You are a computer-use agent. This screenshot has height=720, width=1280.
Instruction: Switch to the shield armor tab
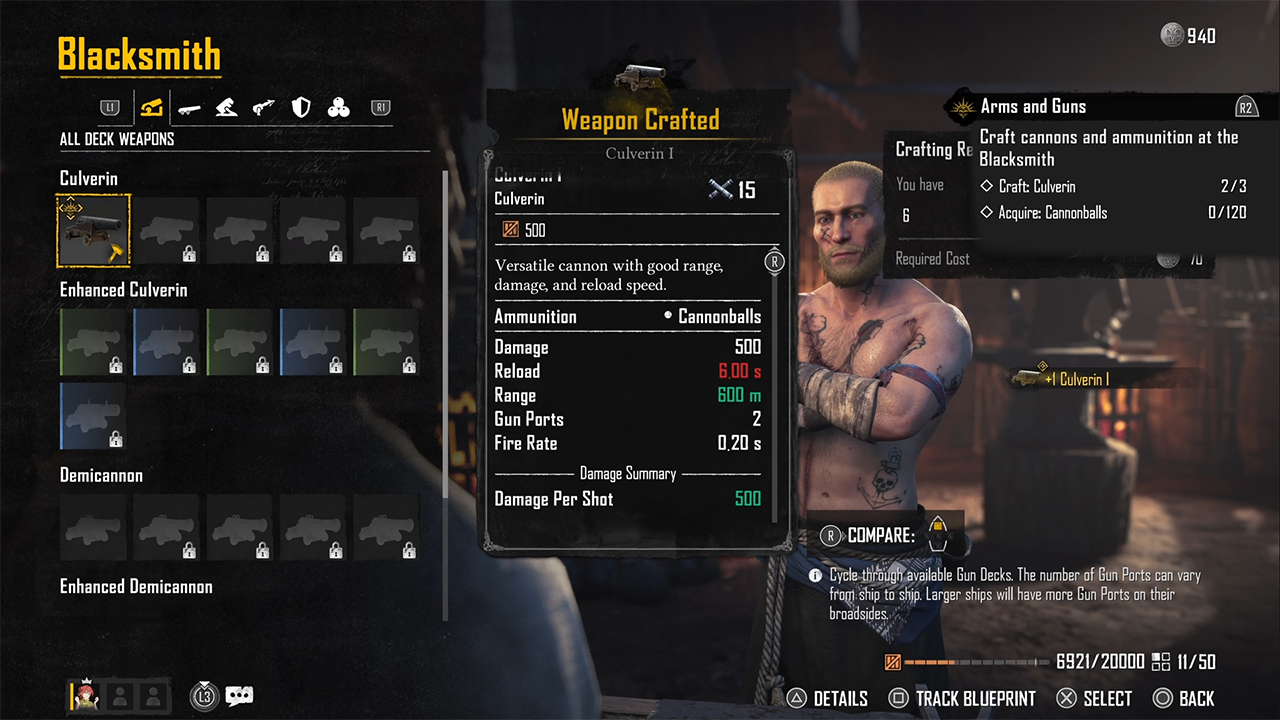tap(301, 107)
